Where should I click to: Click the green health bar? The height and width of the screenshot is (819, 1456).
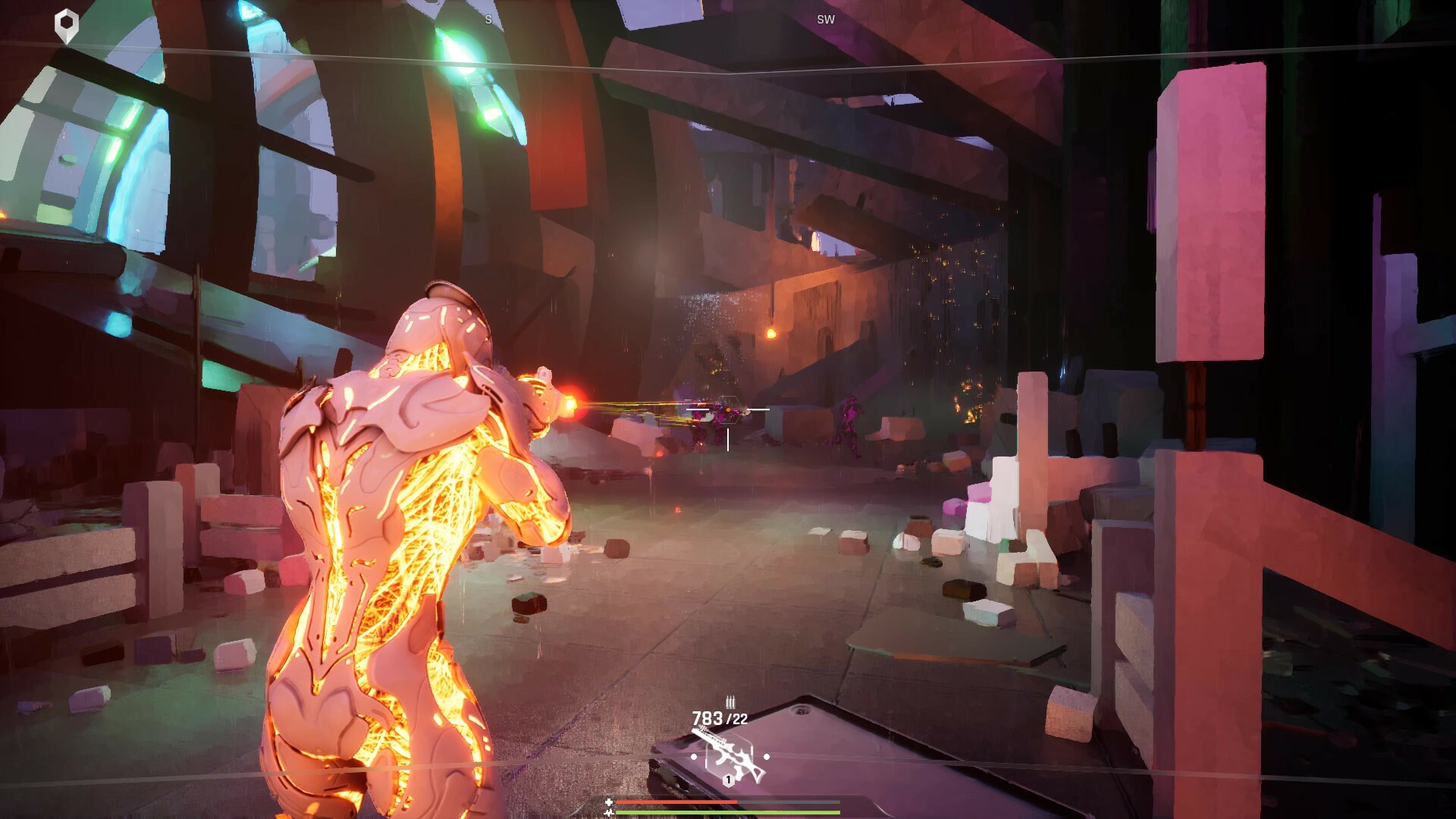(x=712, y=813)
